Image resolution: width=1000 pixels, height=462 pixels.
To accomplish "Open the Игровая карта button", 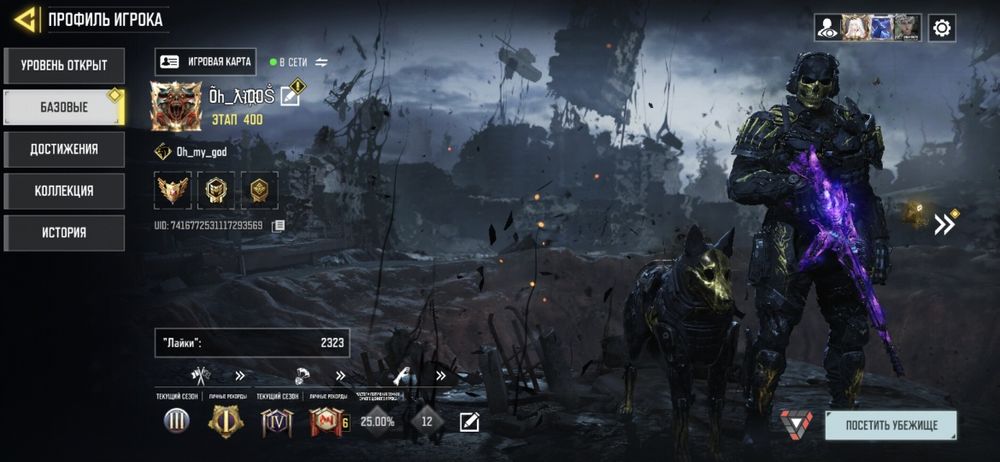I will [207, 62].
